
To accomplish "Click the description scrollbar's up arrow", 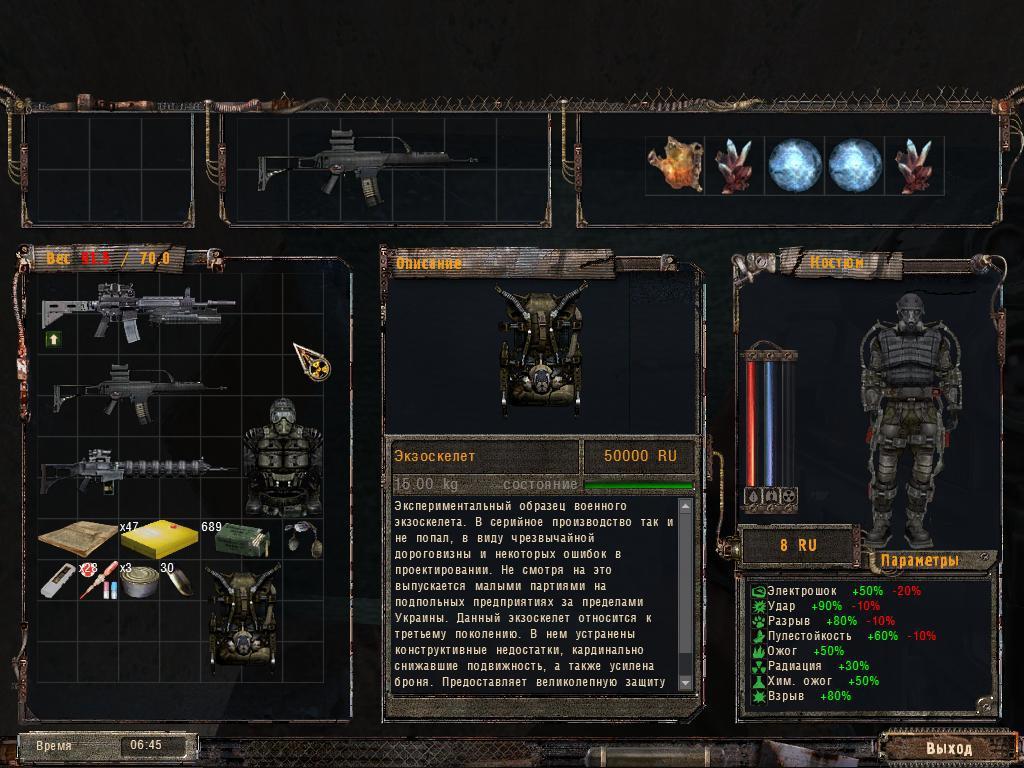I will pos(686,505).
